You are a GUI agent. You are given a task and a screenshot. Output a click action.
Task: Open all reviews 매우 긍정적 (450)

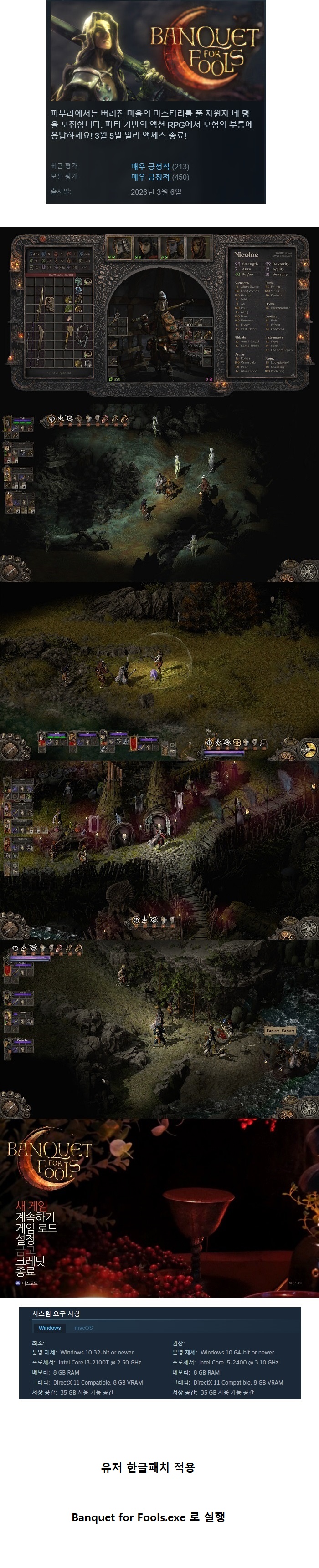pyautogui.click(x=159, y=177)
